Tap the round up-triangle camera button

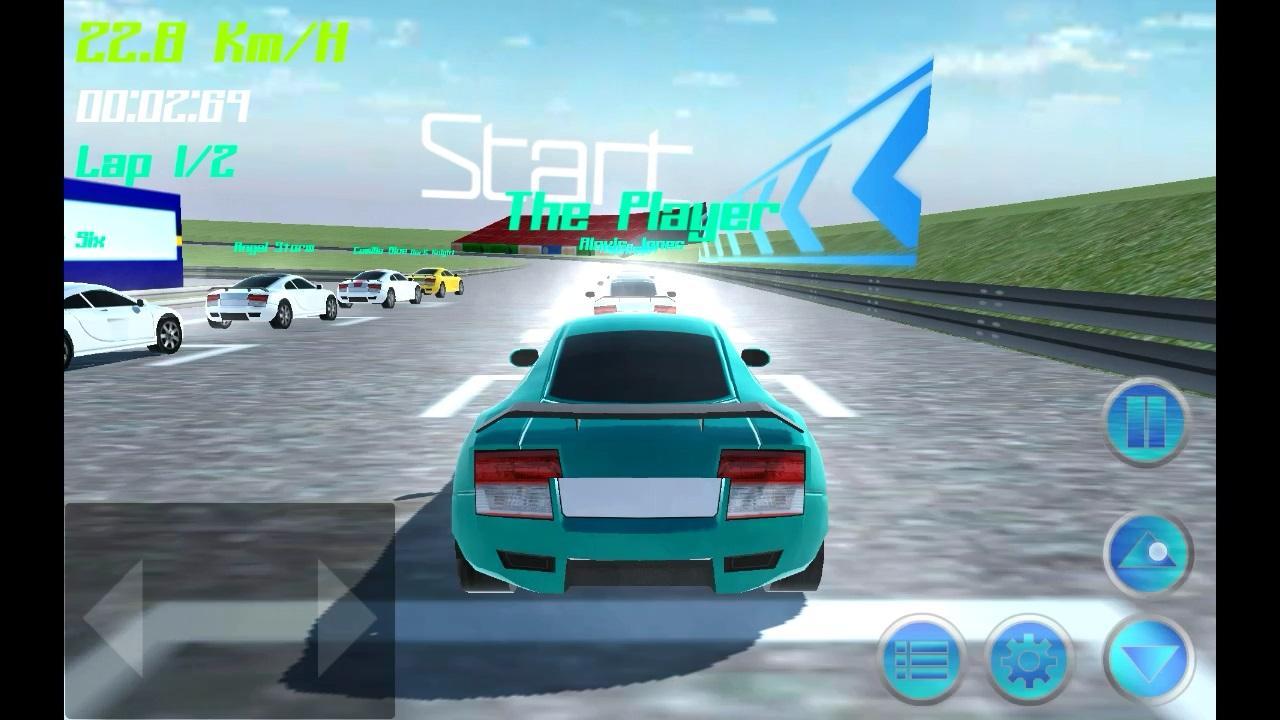pyautogui.click(x=1147, y=554)
